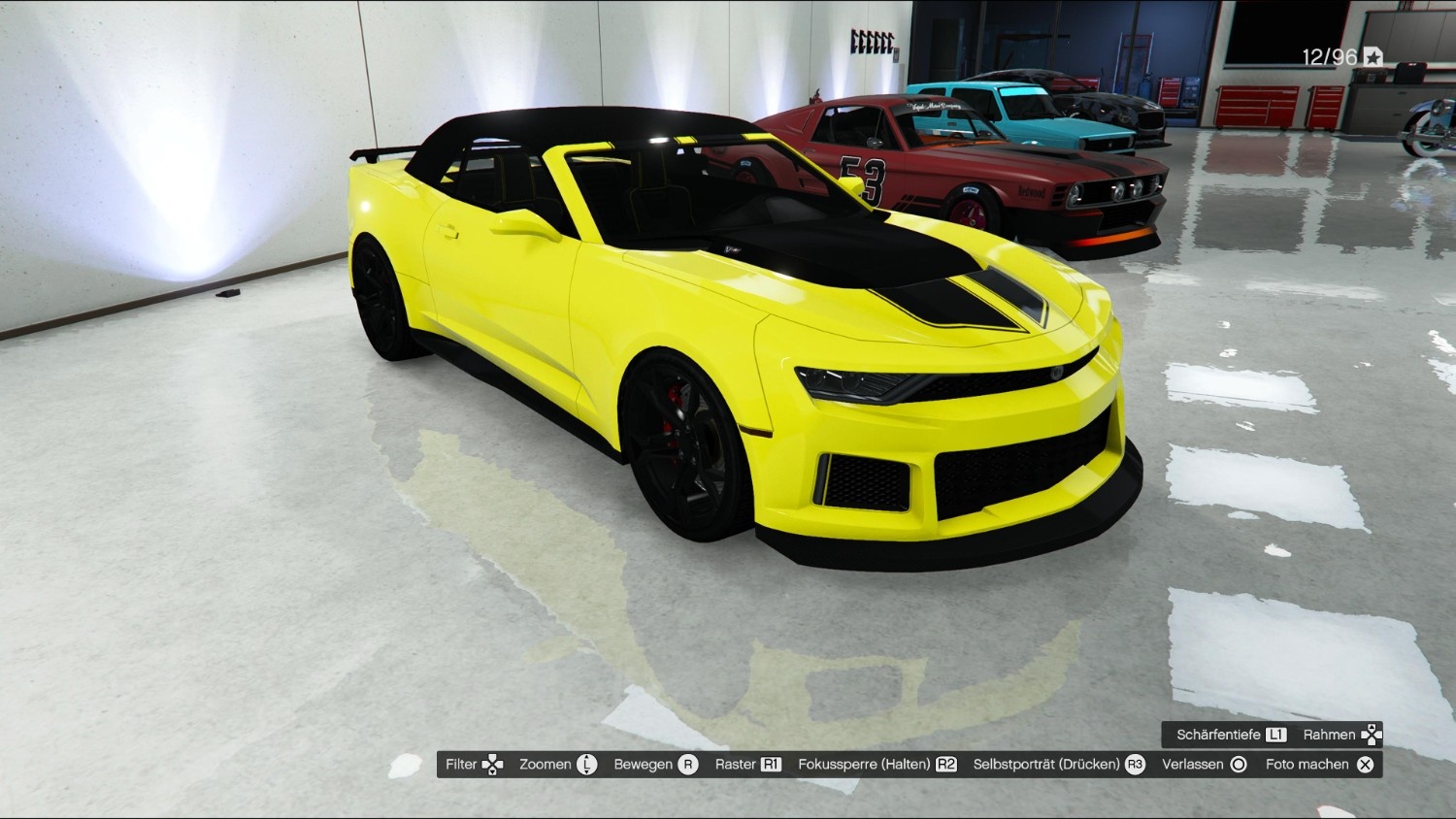Adjust the Schärfentiefe option
Viewport: 1456px width, 819px height.
(1230, 735)
